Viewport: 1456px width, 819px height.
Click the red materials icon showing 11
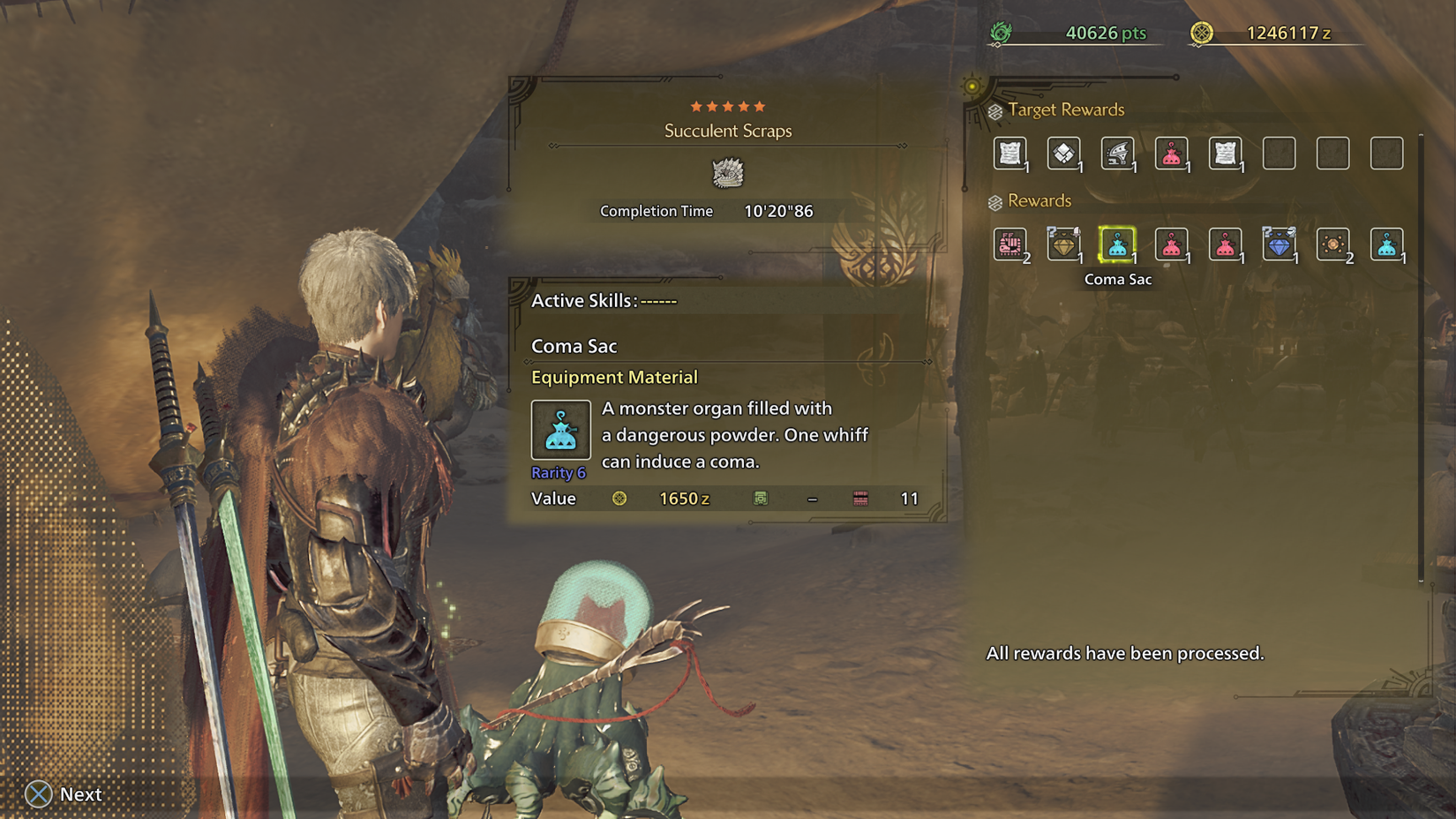tap(859, 498)
